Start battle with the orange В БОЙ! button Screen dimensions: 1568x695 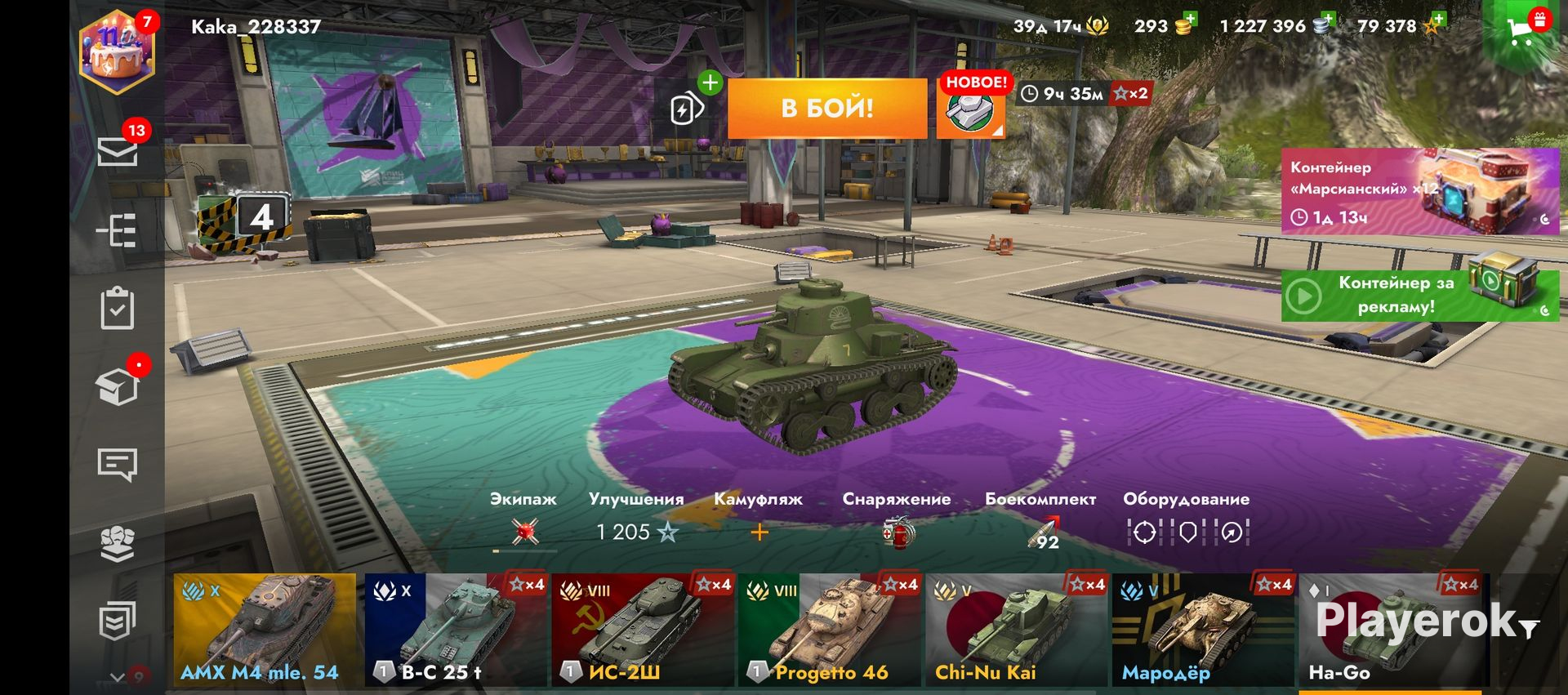click(x=826, y=108)
